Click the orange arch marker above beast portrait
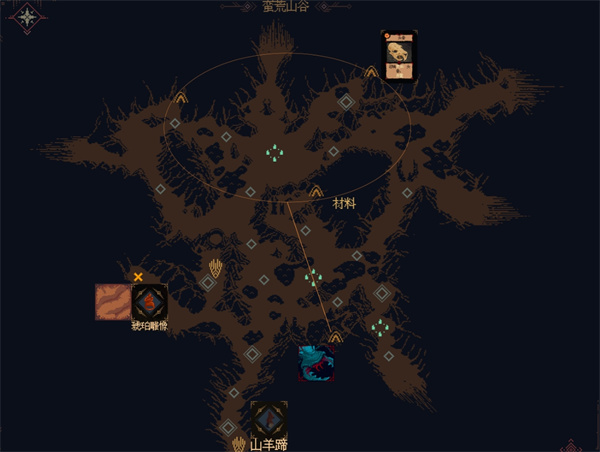This screenshot has height=452, width=600. point(335,338)
